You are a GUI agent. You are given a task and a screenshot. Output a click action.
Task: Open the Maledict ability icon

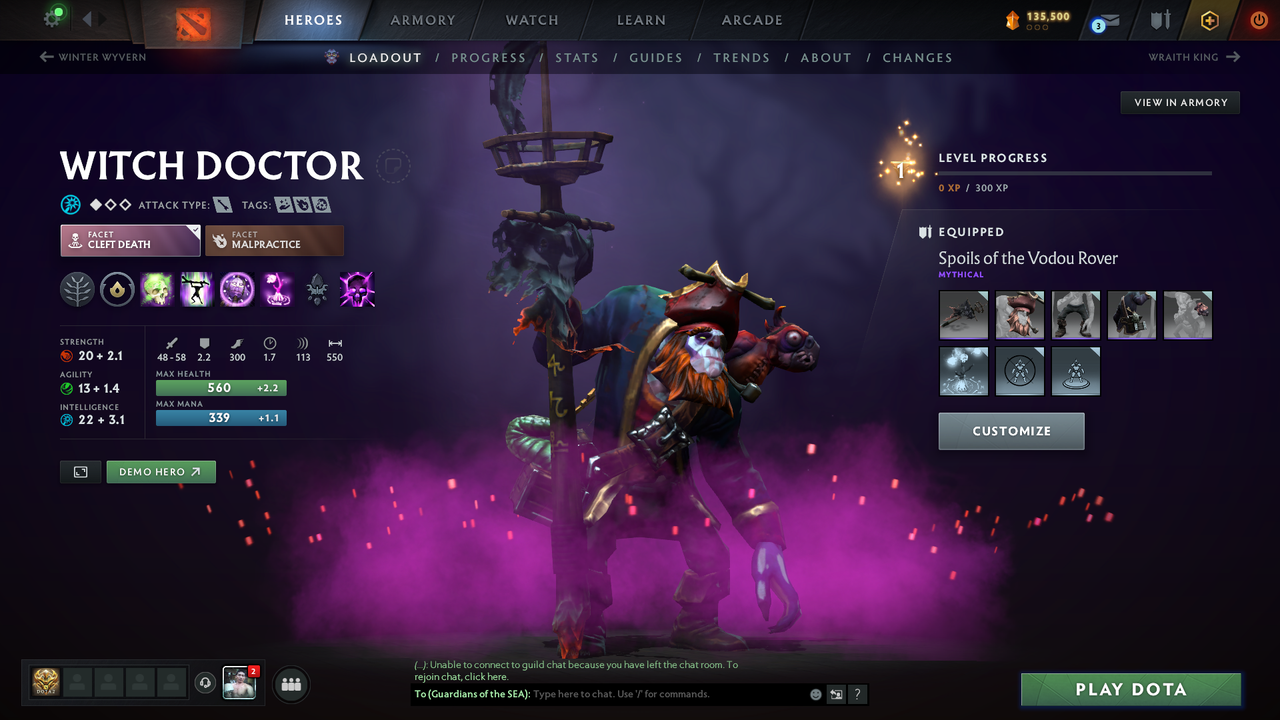[x=236, y=289]
